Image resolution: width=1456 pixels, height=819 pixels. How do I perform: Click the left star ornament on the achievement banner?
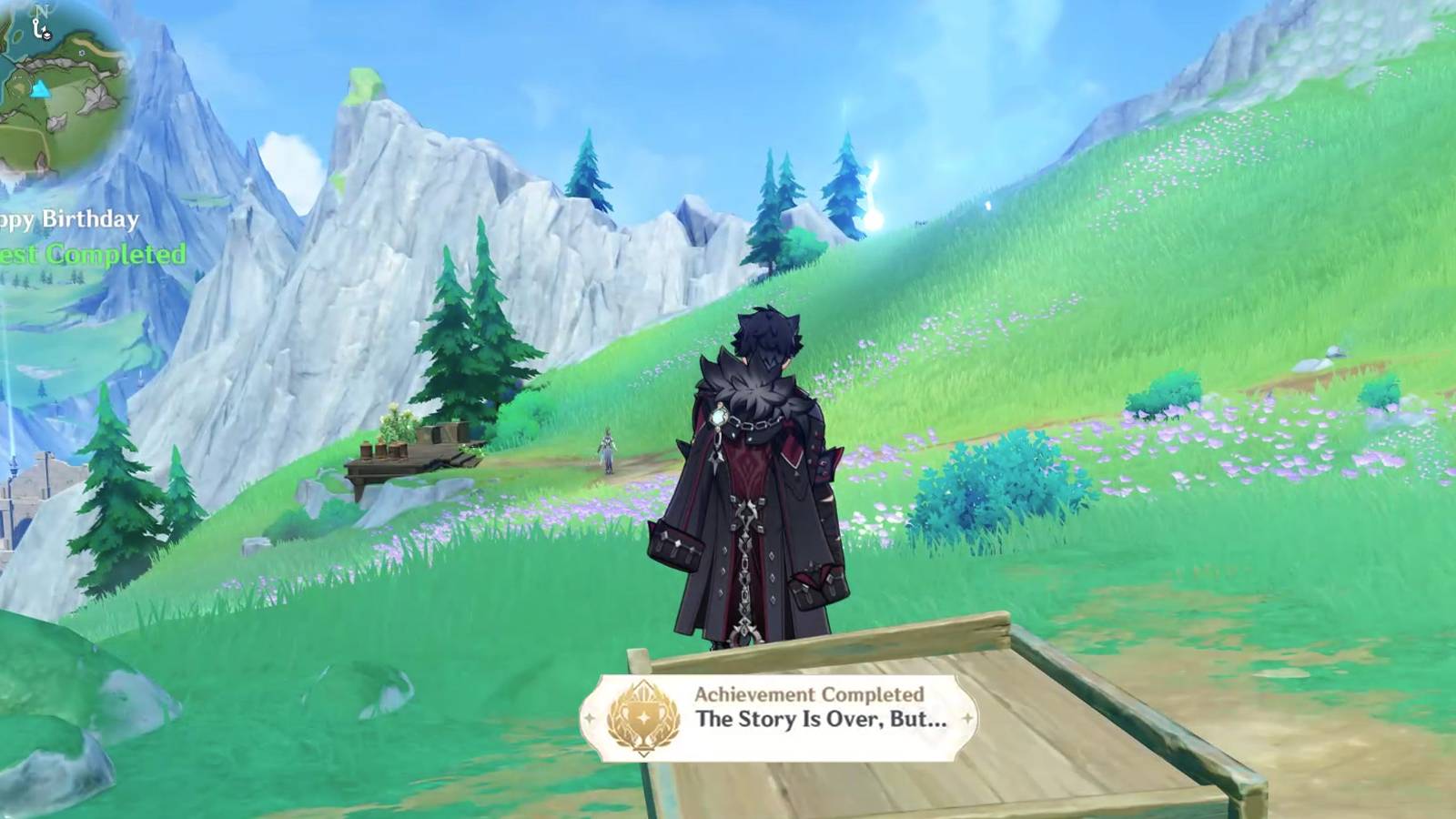coord(590,717)
